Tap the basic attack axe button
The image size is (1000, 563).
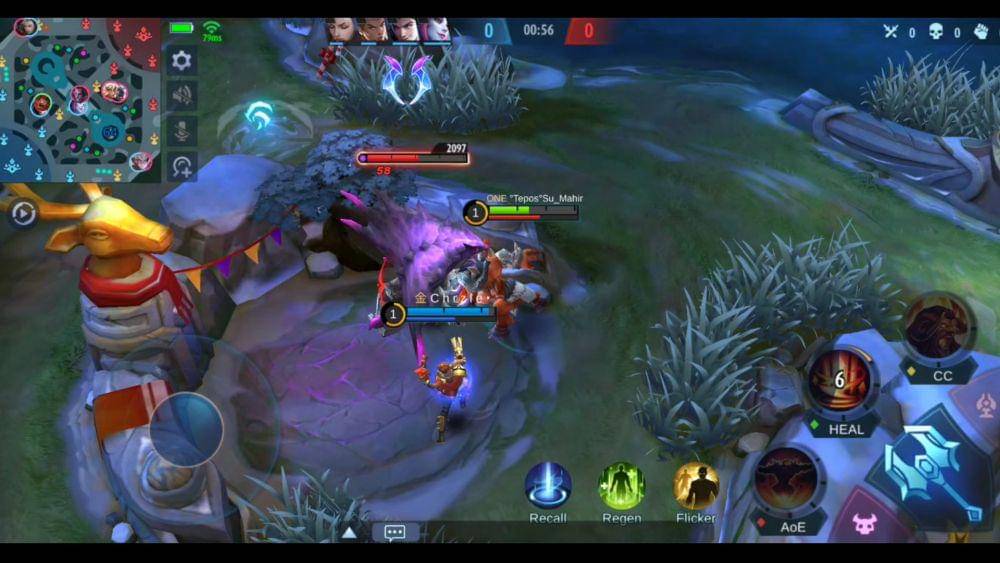[932, 471]
